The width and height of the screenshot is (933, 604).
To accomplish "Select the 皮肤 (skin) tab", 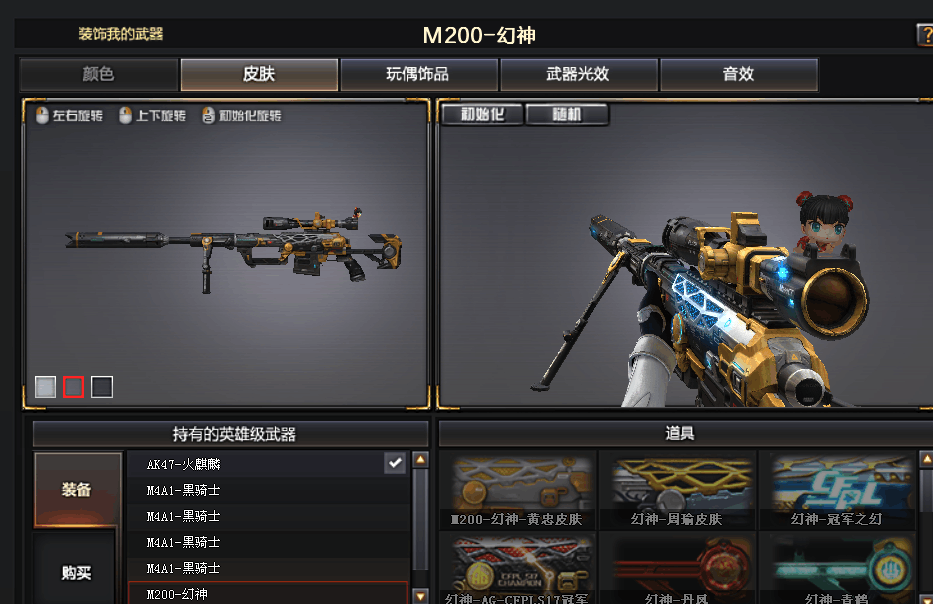I will tap(259, 75).
